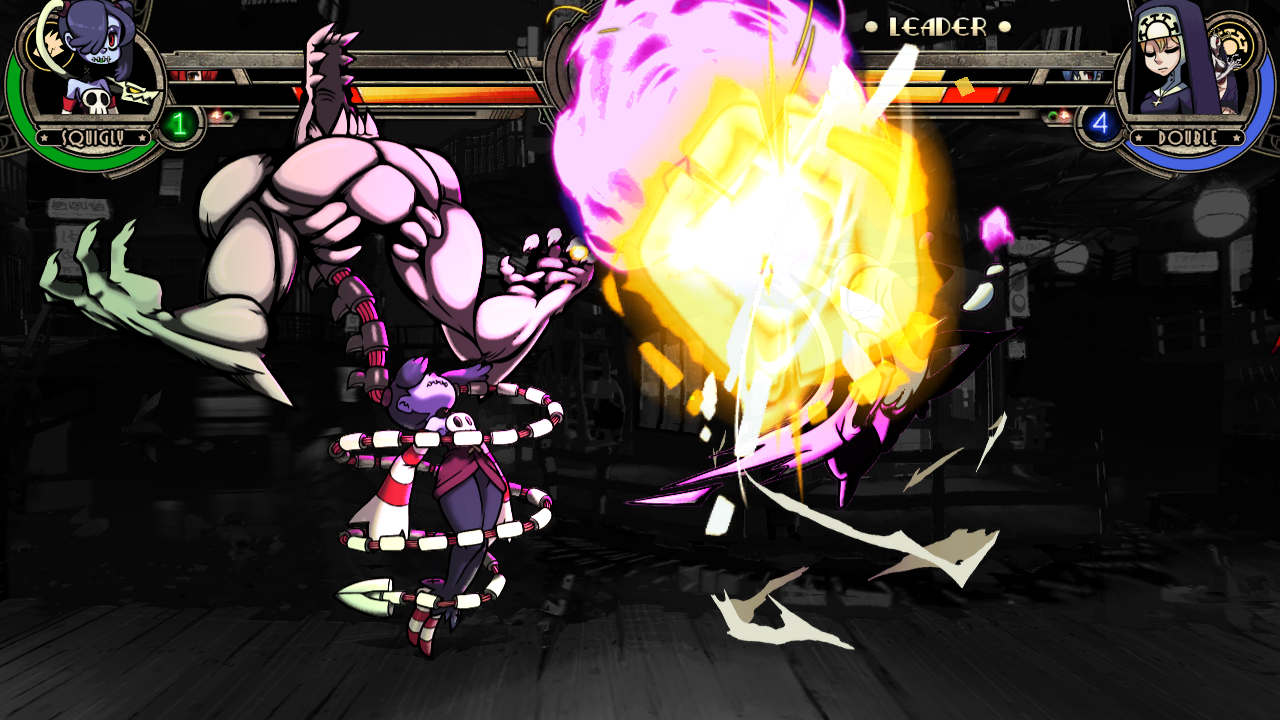Toggle the glowing red light on Squigly's gauge

click(217, 114)
